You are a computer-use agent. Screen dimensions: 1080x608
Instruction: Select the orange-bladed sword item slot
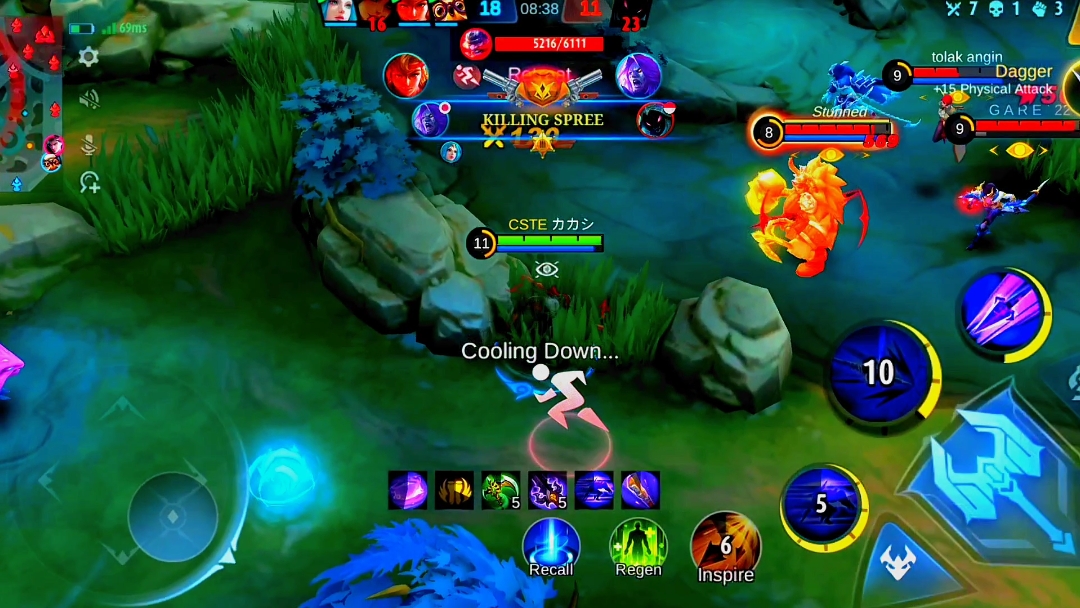[640, 490]
